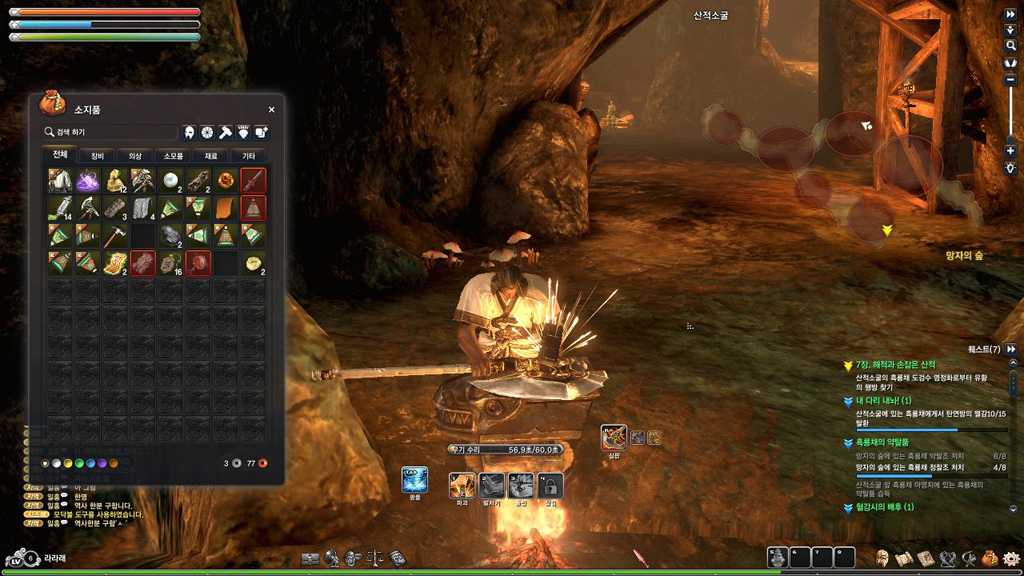1024x576 pixels.
Task: Switch to the 기타 tab
Action: (x=248, y=156)
